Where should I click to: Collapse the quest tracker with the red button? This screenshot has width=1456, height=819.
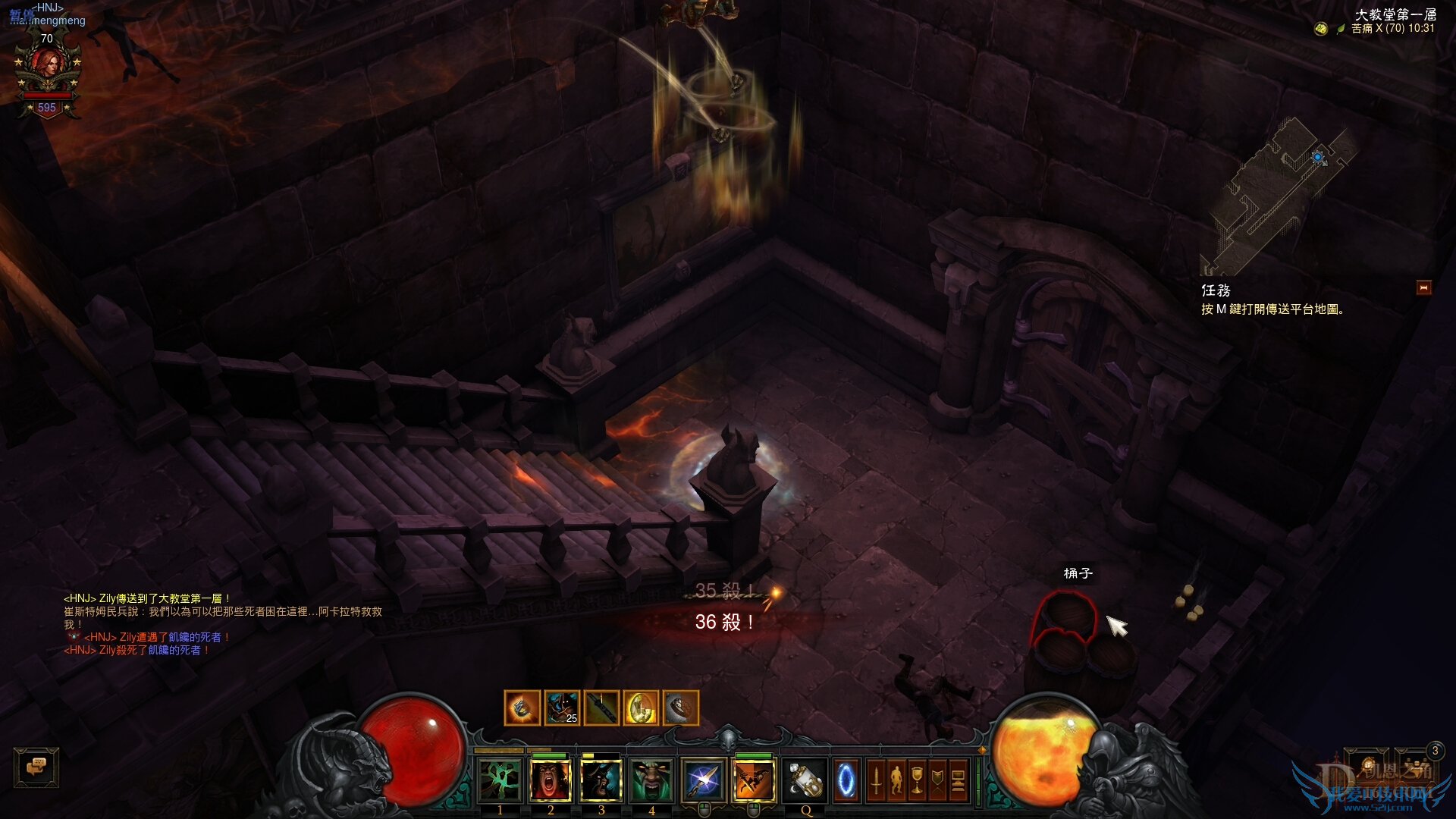(x=1423, y=288)
